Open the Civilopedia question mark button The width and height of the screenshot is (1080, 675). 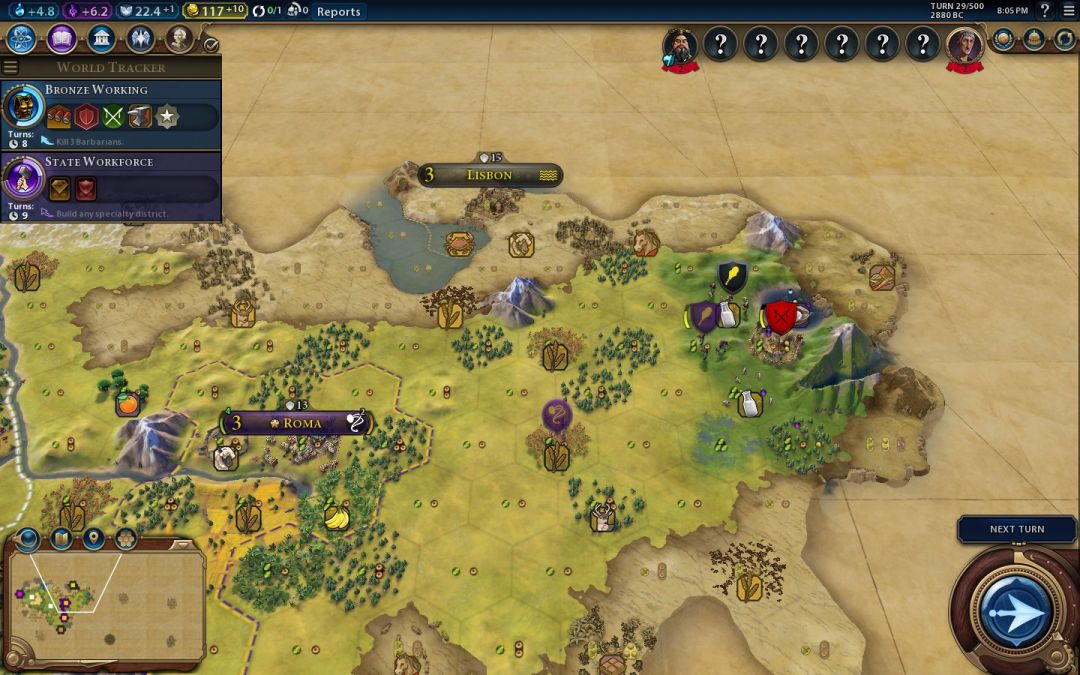(x=1045, y=11)
